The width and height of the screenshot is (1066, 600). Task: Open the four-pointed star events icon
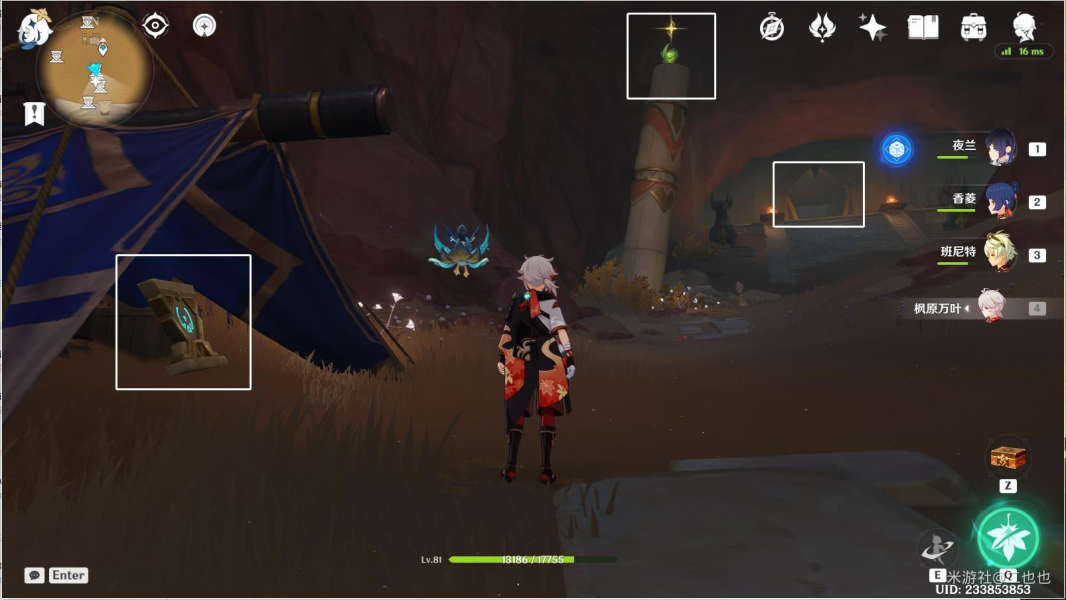[873, 28]
